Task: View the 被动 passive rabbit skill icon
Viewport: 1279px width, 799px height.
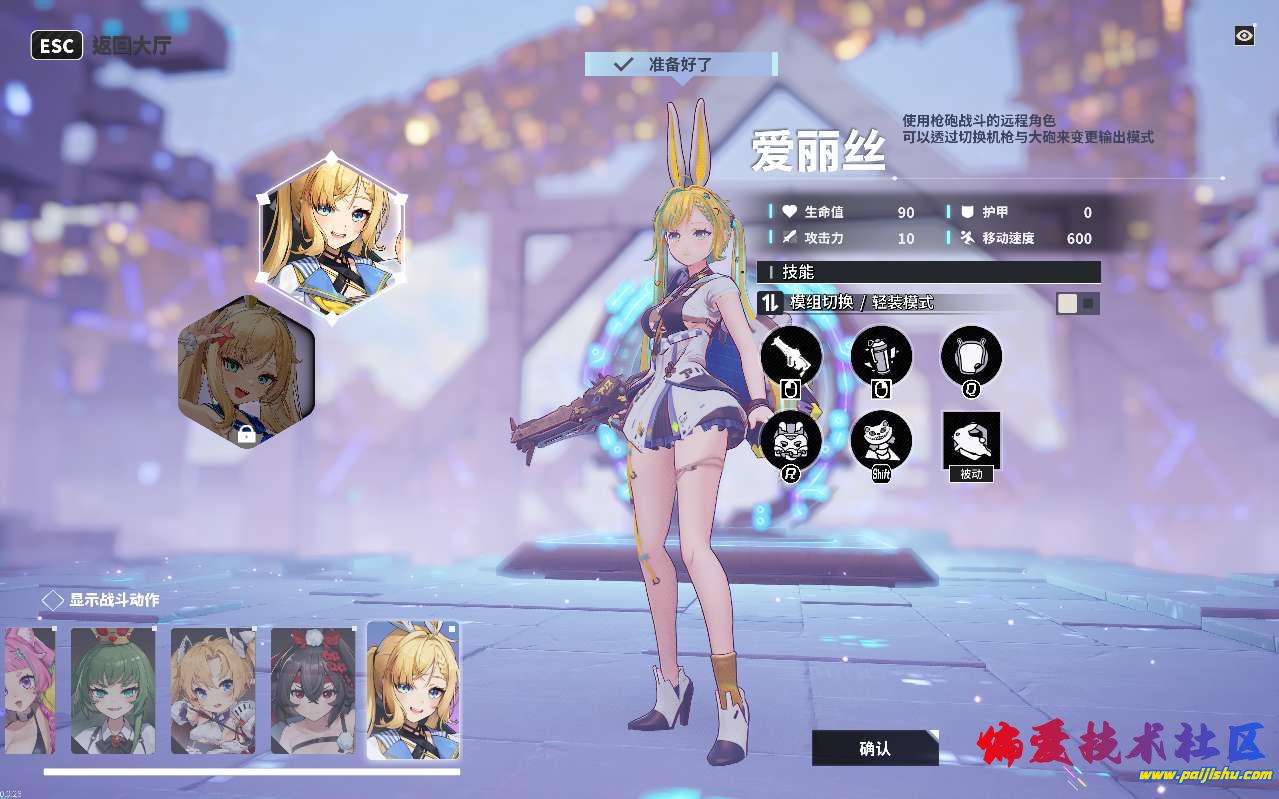Action: [x=971, y=440]
